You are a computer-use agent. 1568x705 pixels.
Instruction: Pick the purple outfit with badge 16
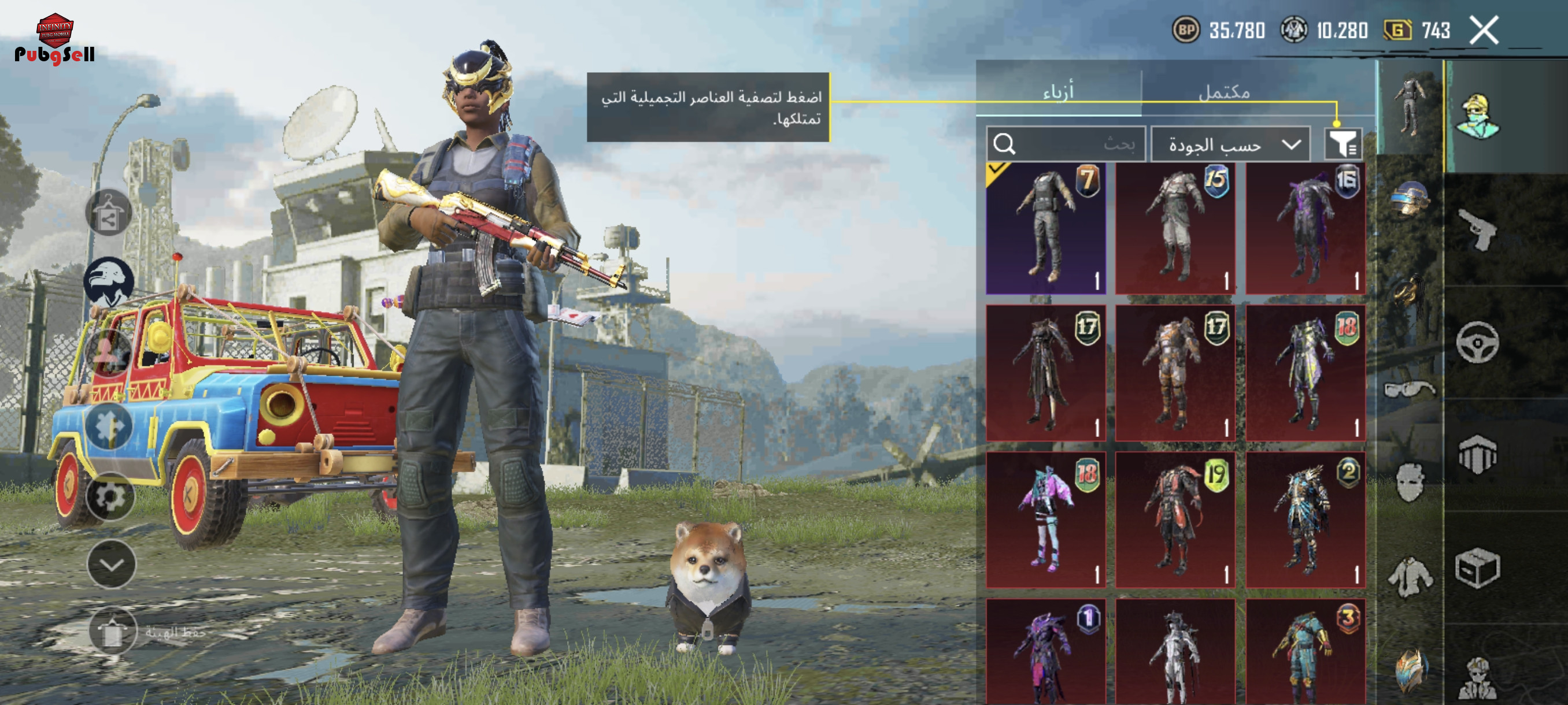click(x=1305, y=229)
